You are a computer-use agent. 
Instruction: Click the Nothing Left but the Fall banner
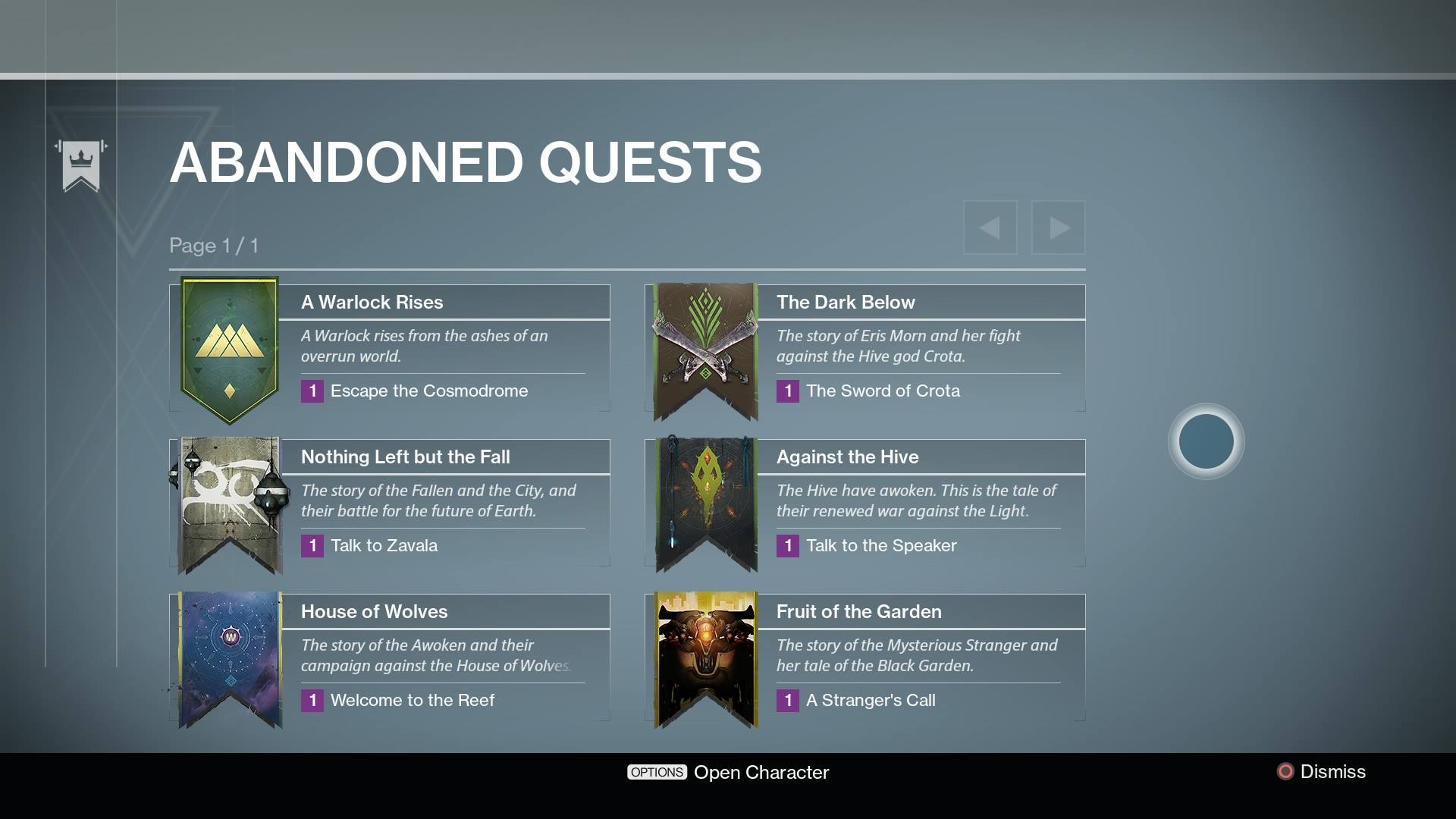point(227,504)
